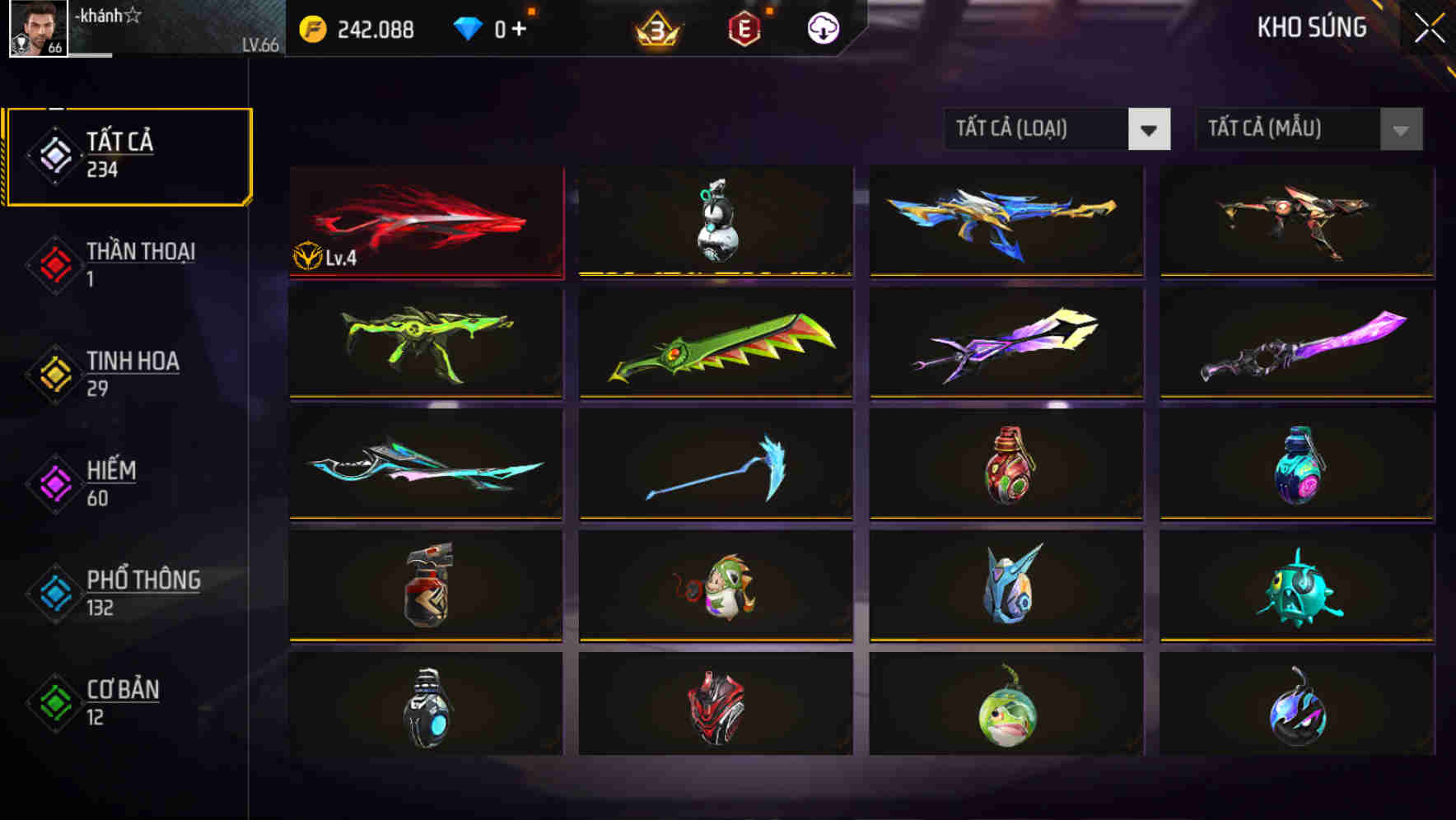Image resolution: width=1456 pixels, height=820 pixels.
Task: Click the -khánh☆ player profile
Action: click(107, 15)
